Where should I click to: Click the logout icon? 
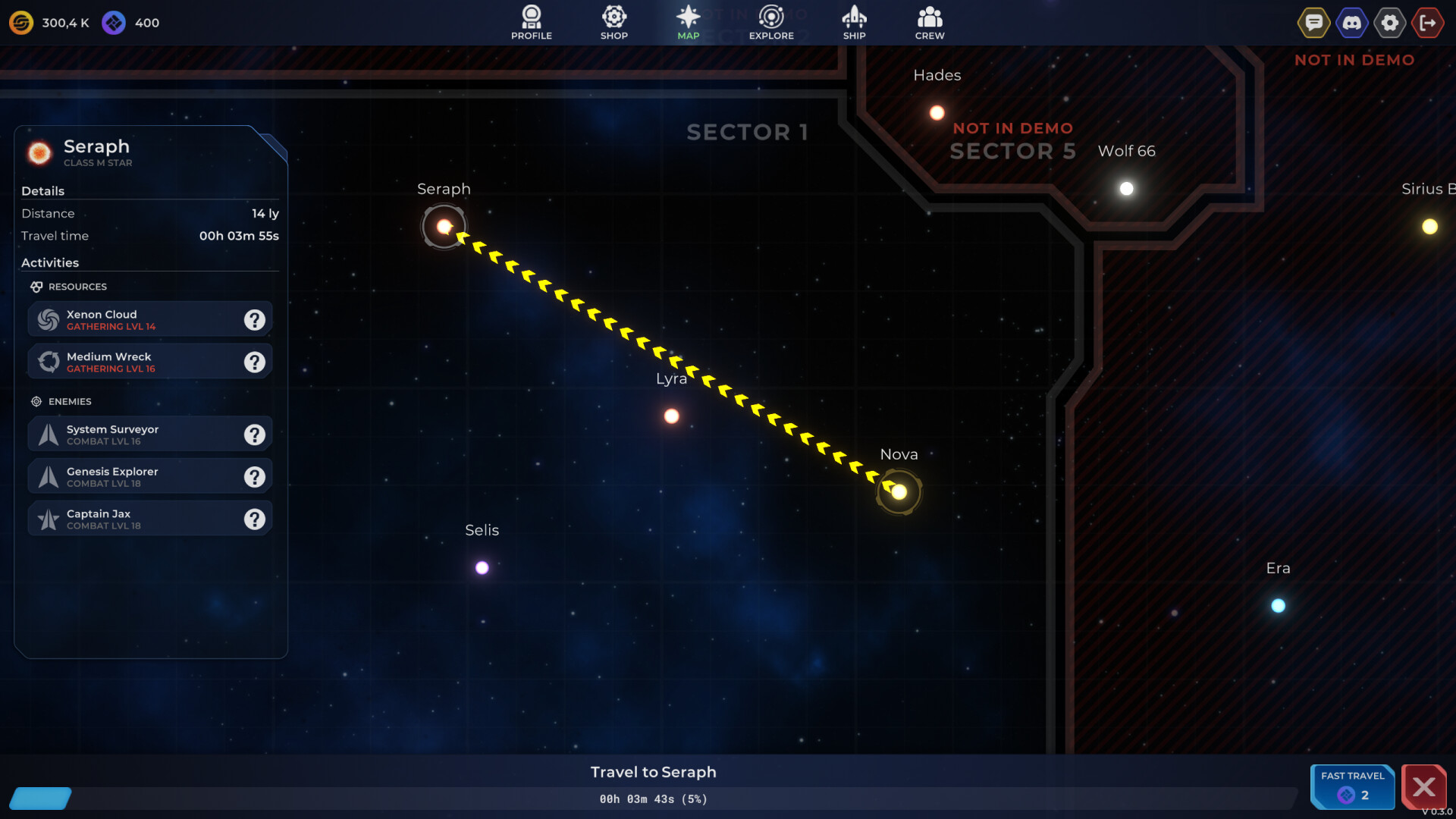click(x=1428, y=22)
